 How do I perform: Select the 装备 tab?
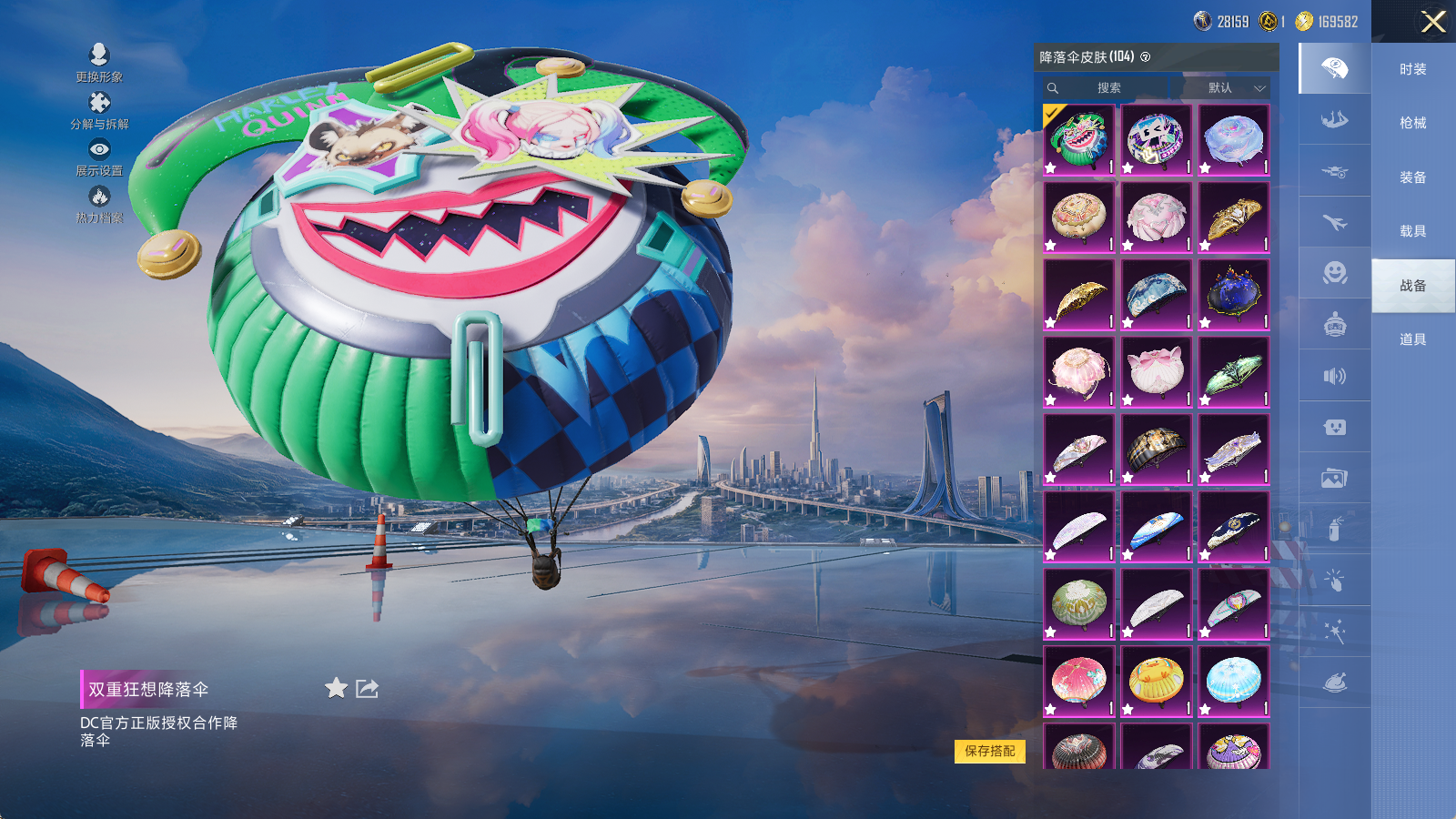coord(1412,177)
